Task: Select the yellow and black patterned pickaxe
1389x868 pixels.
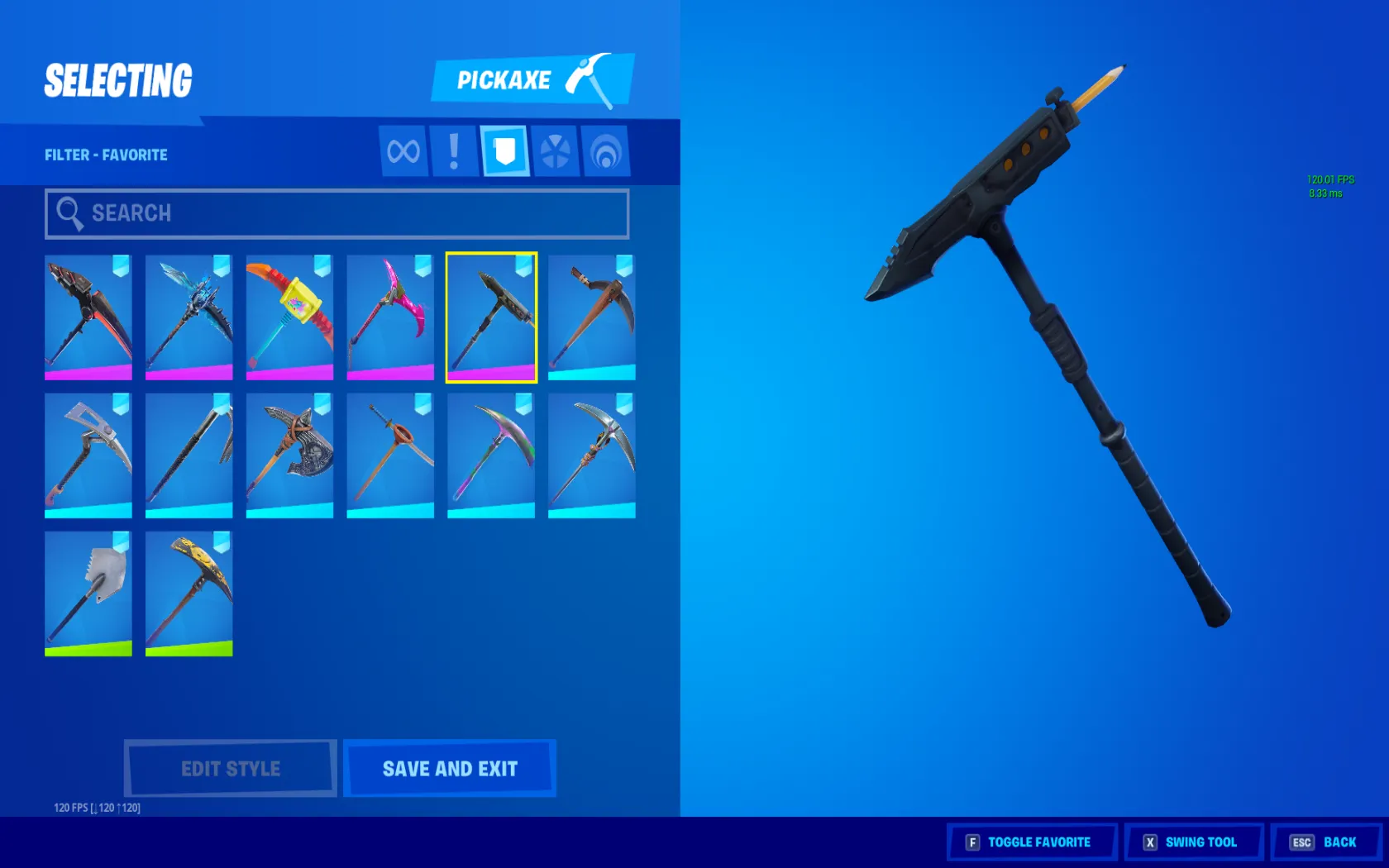Action: click(x=189, y=594)
